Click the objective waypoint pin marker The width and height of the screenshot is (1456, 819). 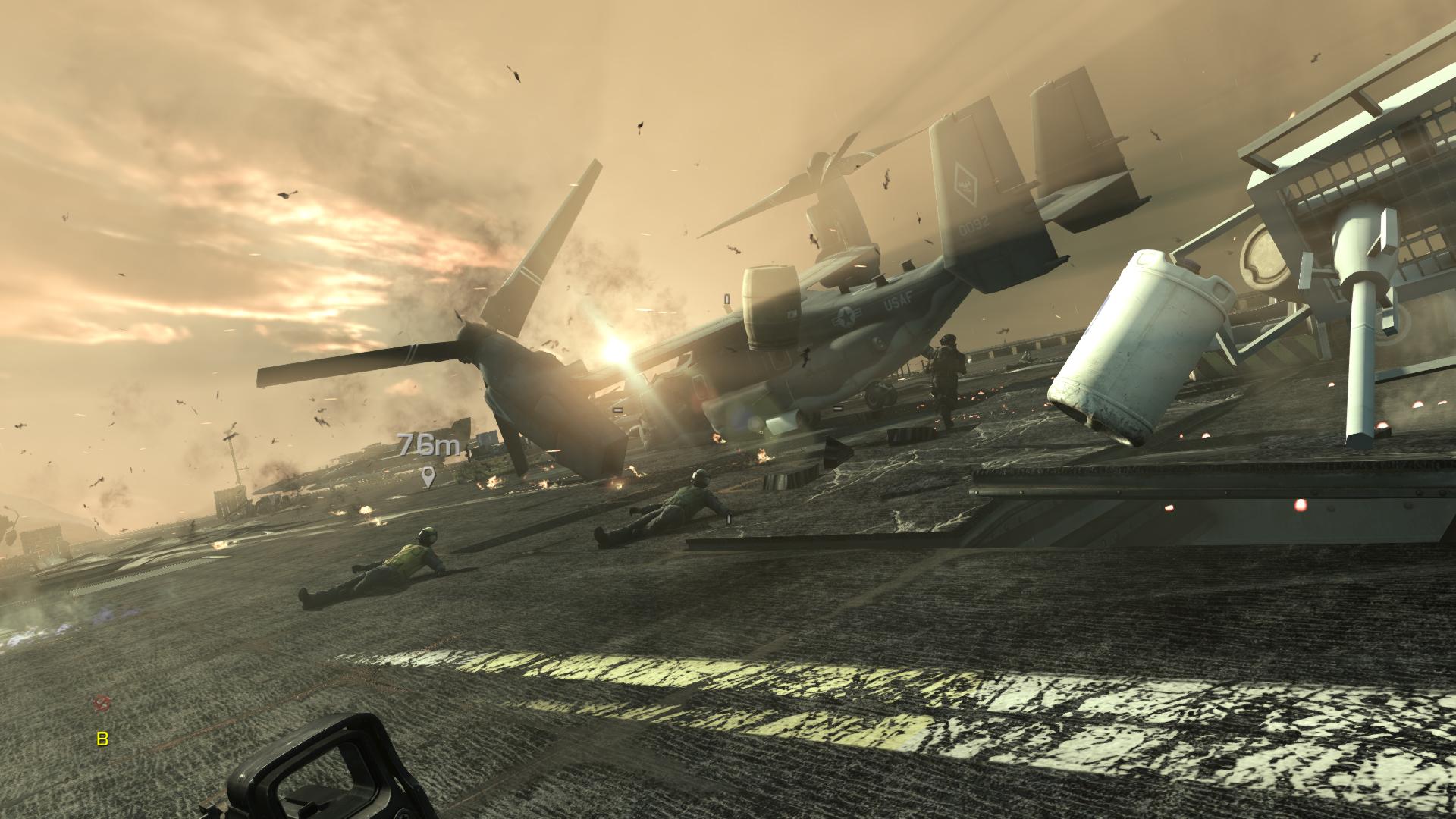pyautogui.click(x=428, y=476)
